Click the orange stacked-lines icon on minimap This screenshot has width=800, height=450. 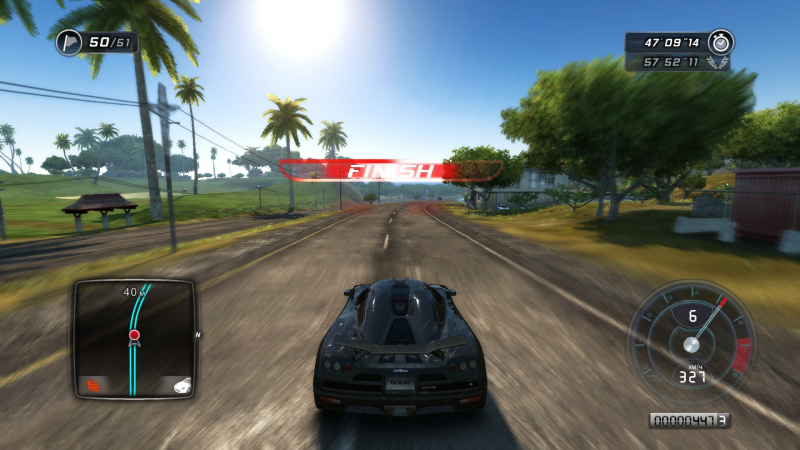click(x=92, y=383)
